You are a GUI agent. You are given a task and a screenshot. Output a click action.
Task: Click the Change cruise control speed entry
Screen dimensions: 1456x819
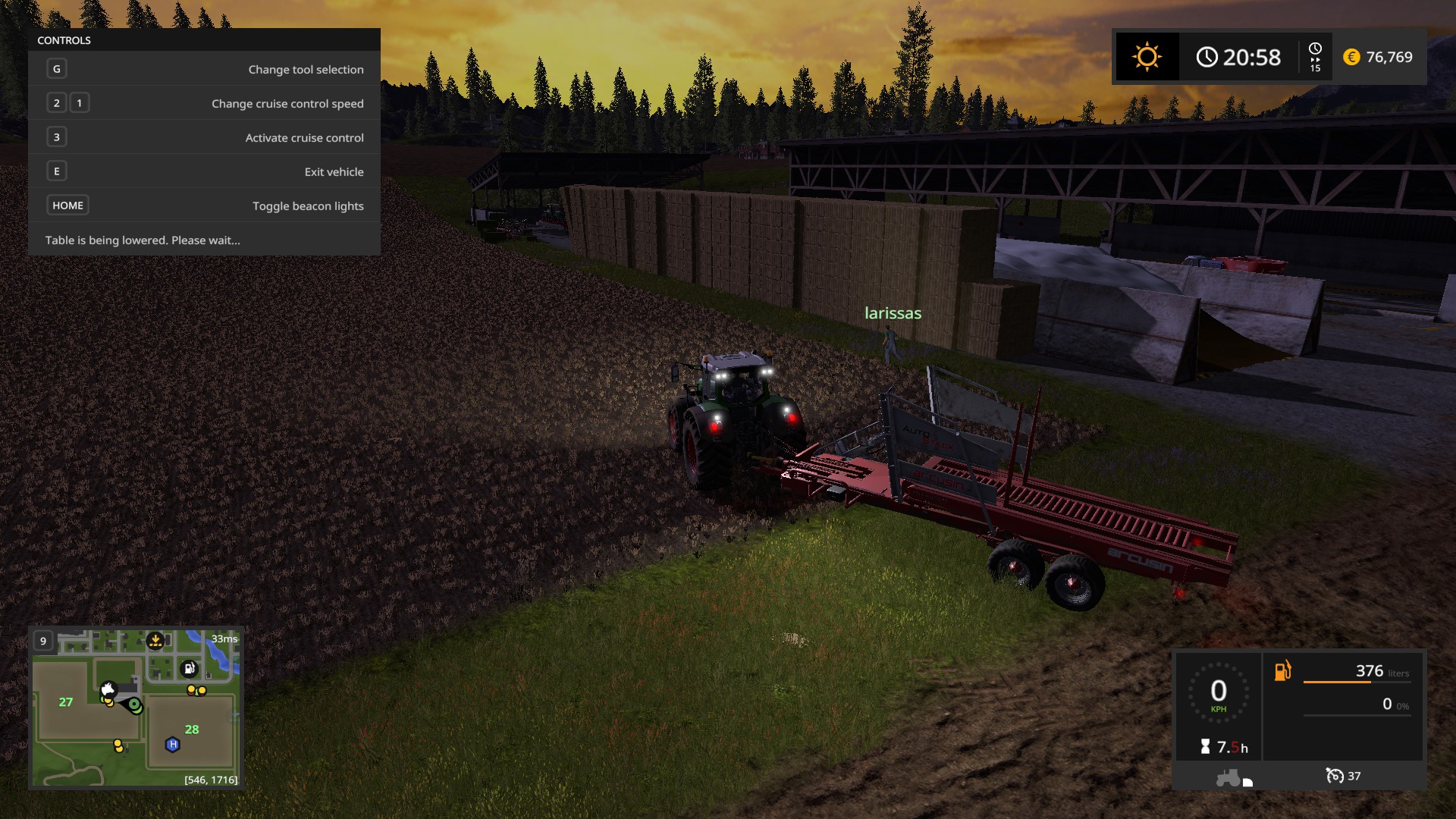click(287, 103)
